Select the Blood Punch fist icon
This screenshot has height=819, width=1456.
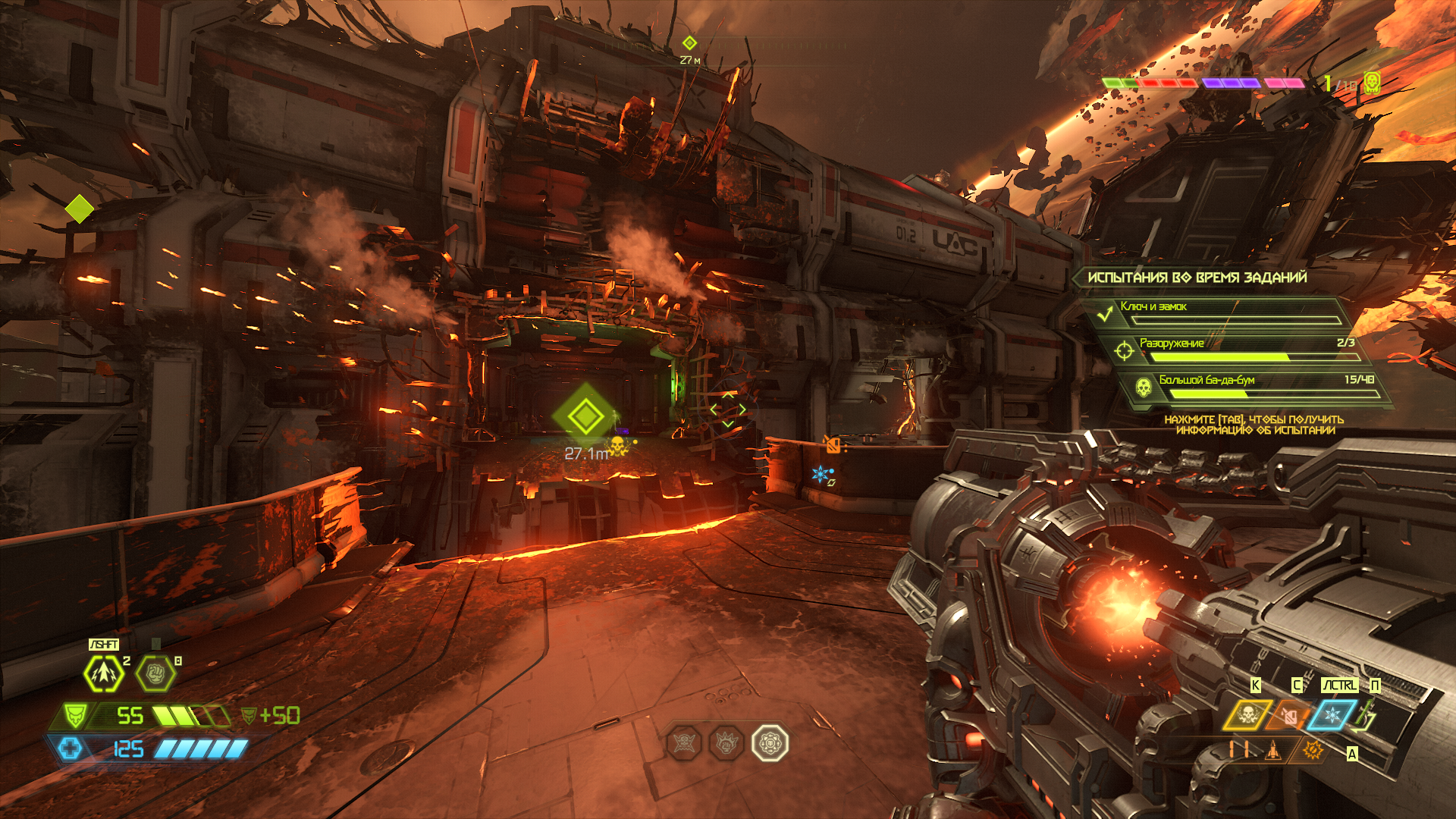[x=155, y=673]
